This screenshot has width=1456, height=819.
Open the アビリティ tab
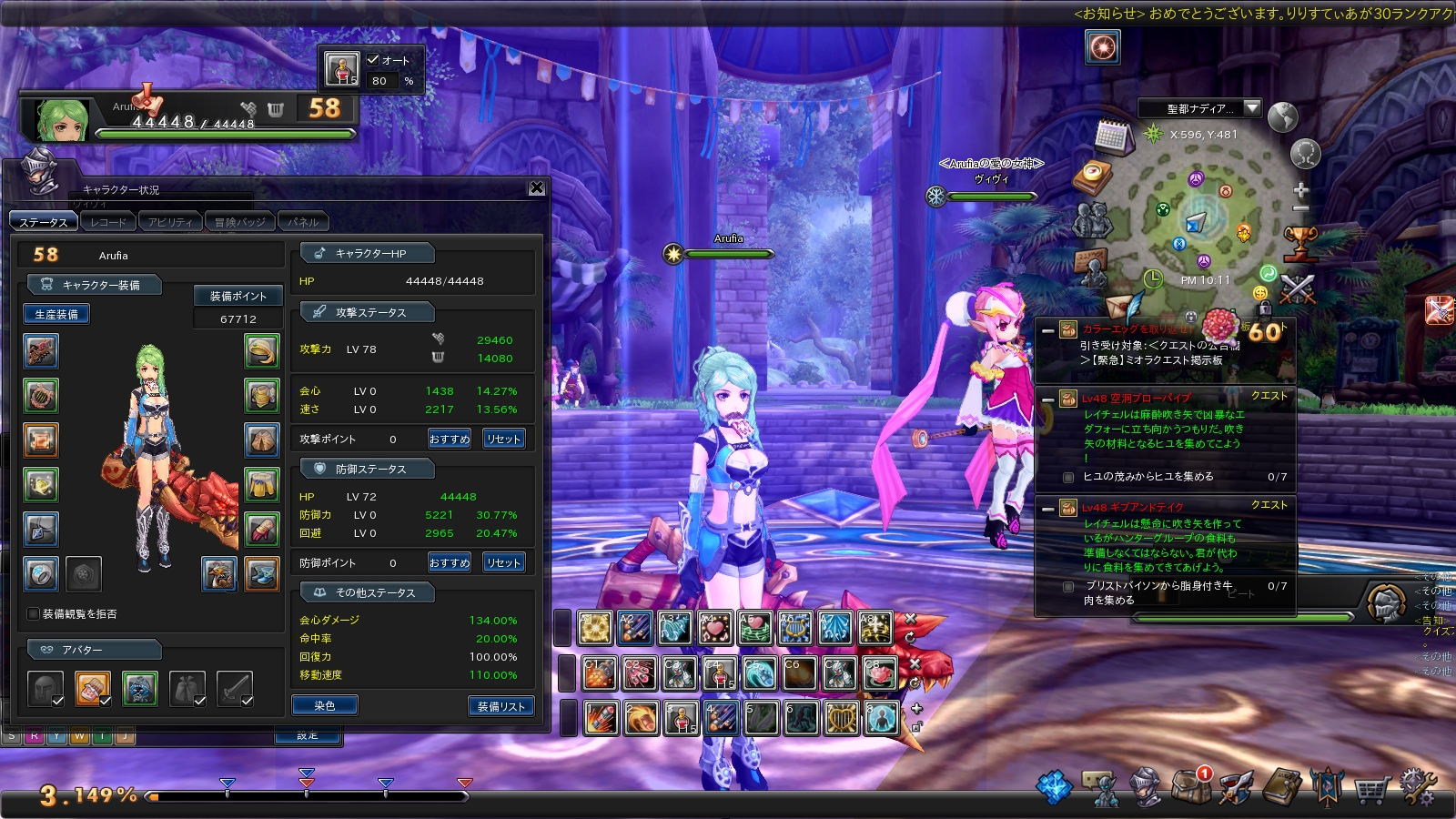tap(170, 222)
